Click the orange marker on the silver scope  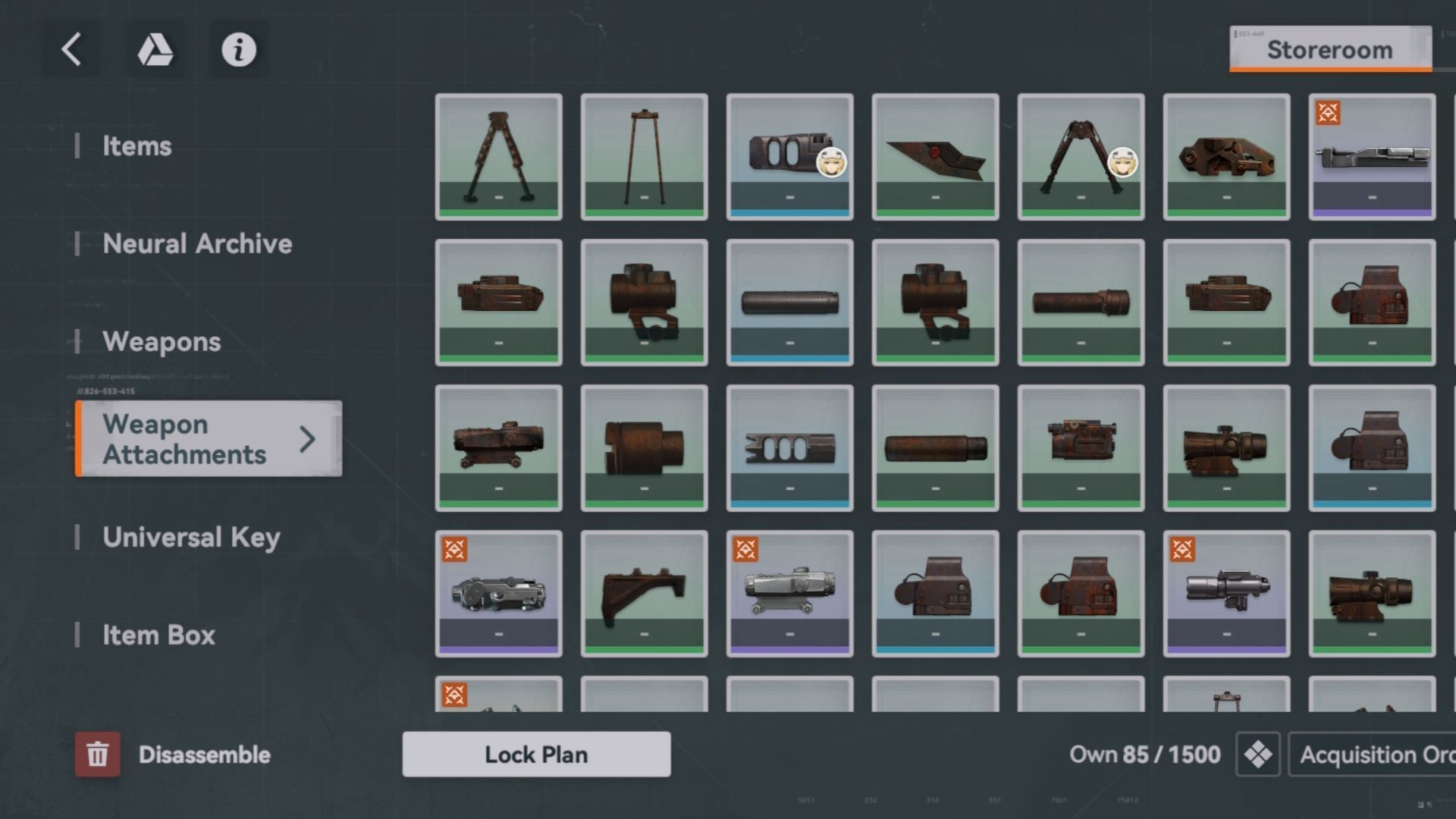(745, 550)
